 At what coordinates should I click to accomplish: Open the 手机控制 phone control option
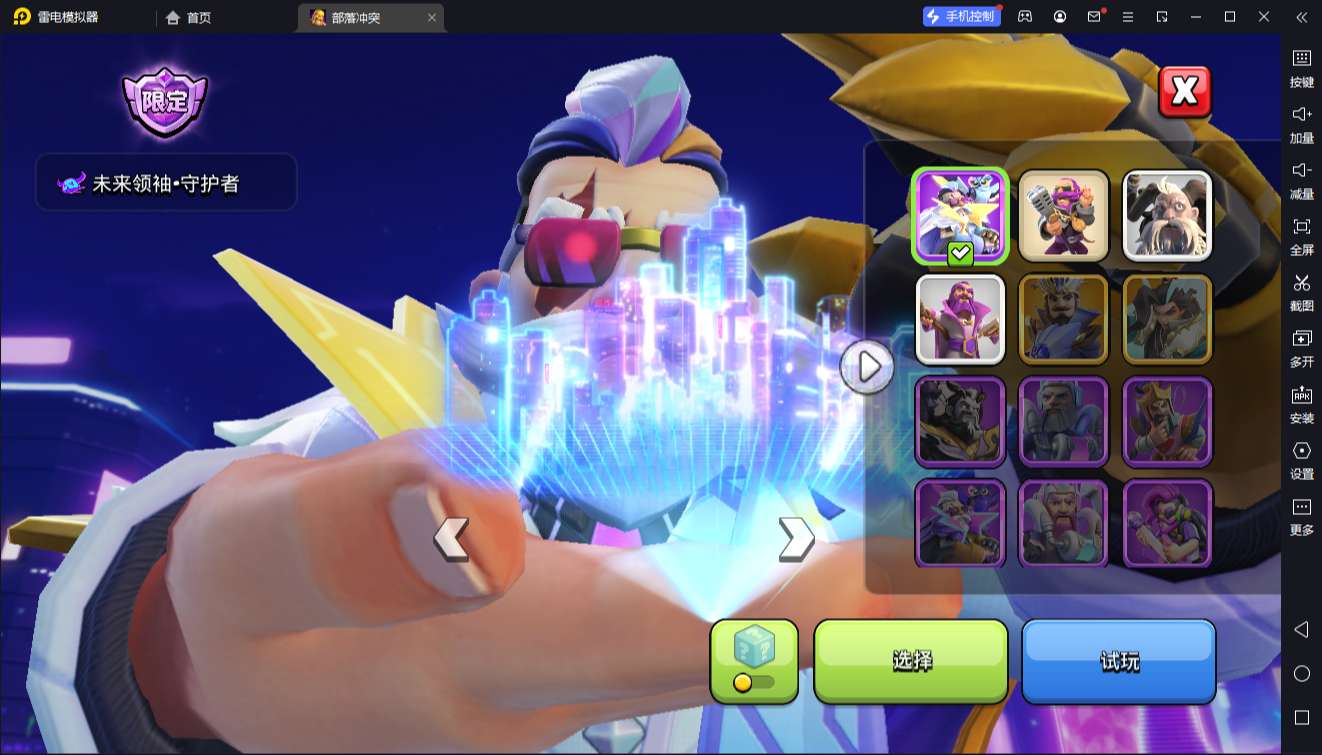click(x=962, y=17)
